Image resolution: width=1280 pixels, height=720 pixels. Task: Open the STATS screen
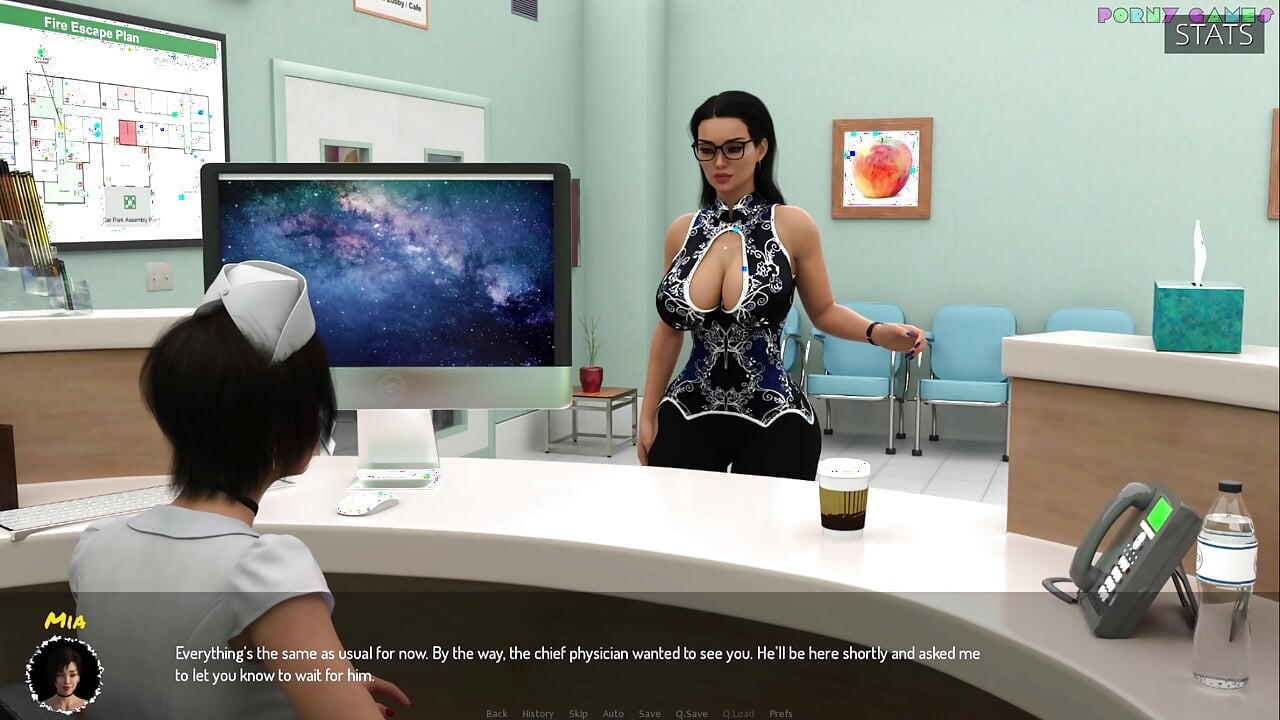(x=1216, y=36)
